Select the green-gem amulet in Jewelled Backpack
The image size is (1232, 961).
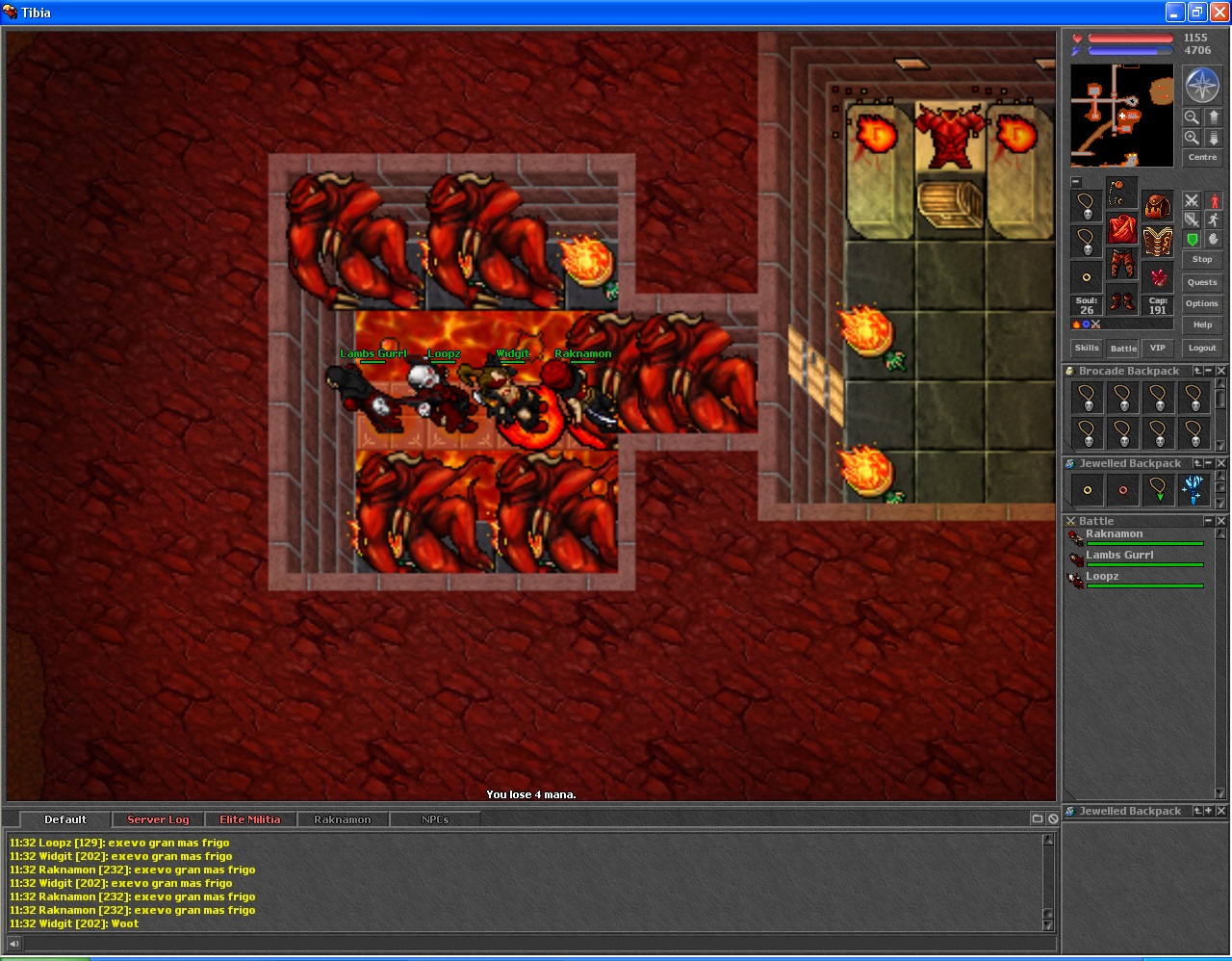coord(1158,489)
